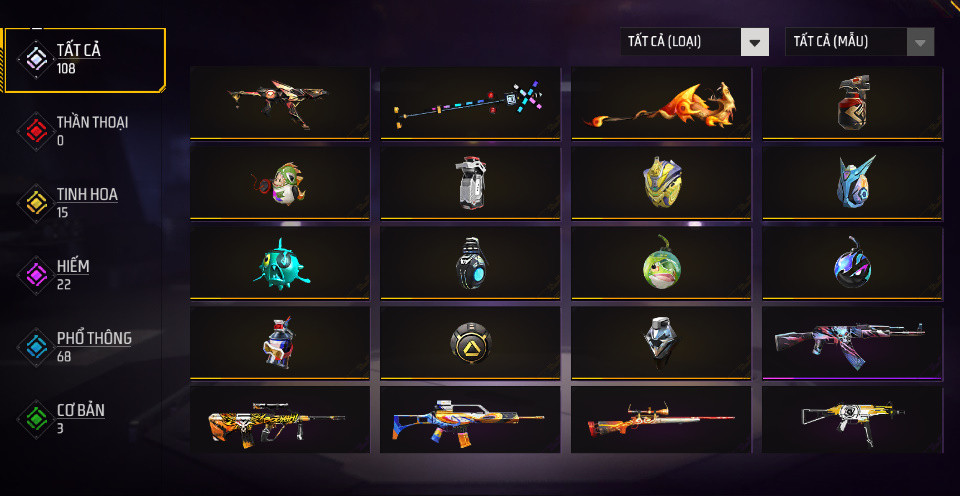The image size is (960, 496).
Task: Pick the black orb with yellow triangle
Action: (x=470, y=343)
